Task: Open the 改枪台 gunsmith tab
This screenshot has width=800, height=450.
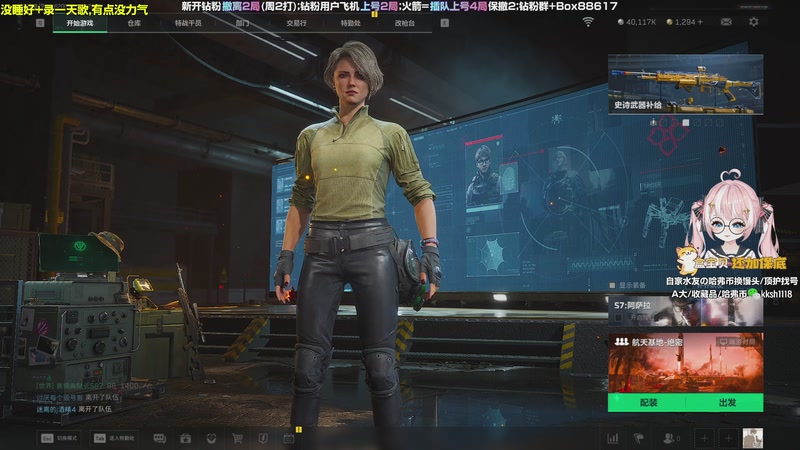Action: point(403,22)
